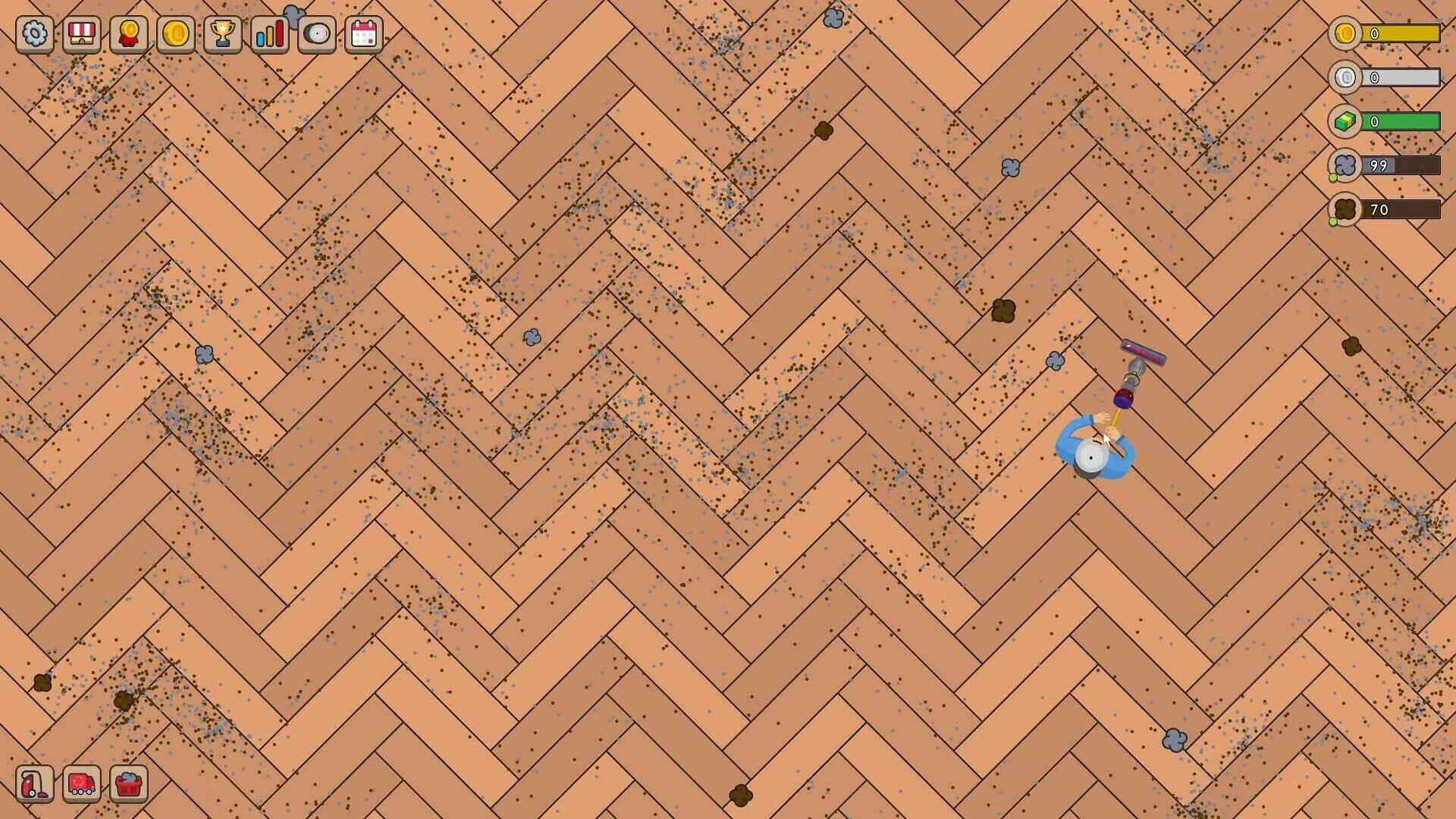Click the gray dust counter showing 99
The height and width of the screenshot is (819, 1456).
pos(1343,165)
